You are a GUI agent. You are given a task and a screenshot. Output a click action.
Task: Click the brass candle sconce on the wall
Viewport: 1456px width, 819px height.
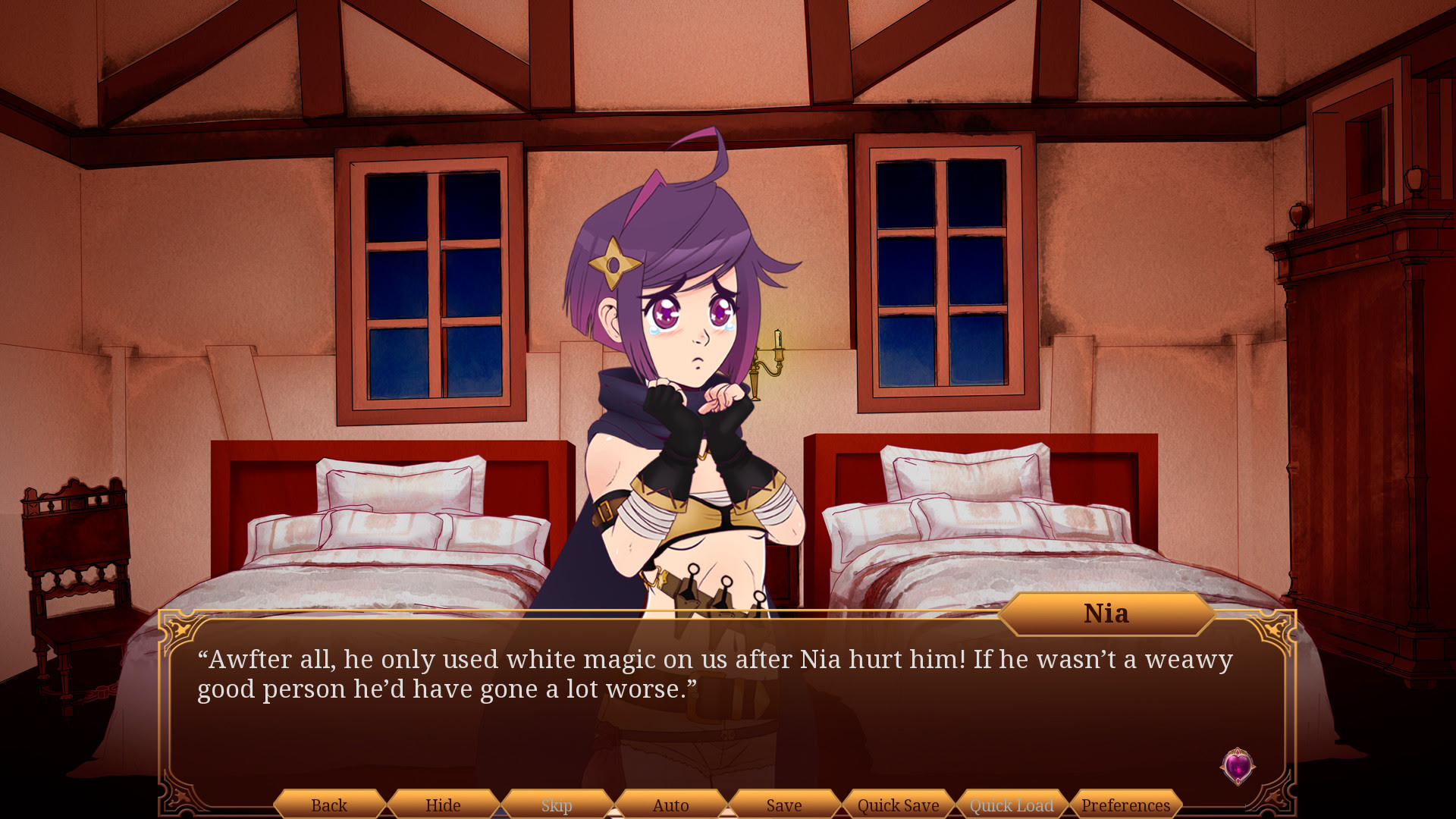point(766,364)
